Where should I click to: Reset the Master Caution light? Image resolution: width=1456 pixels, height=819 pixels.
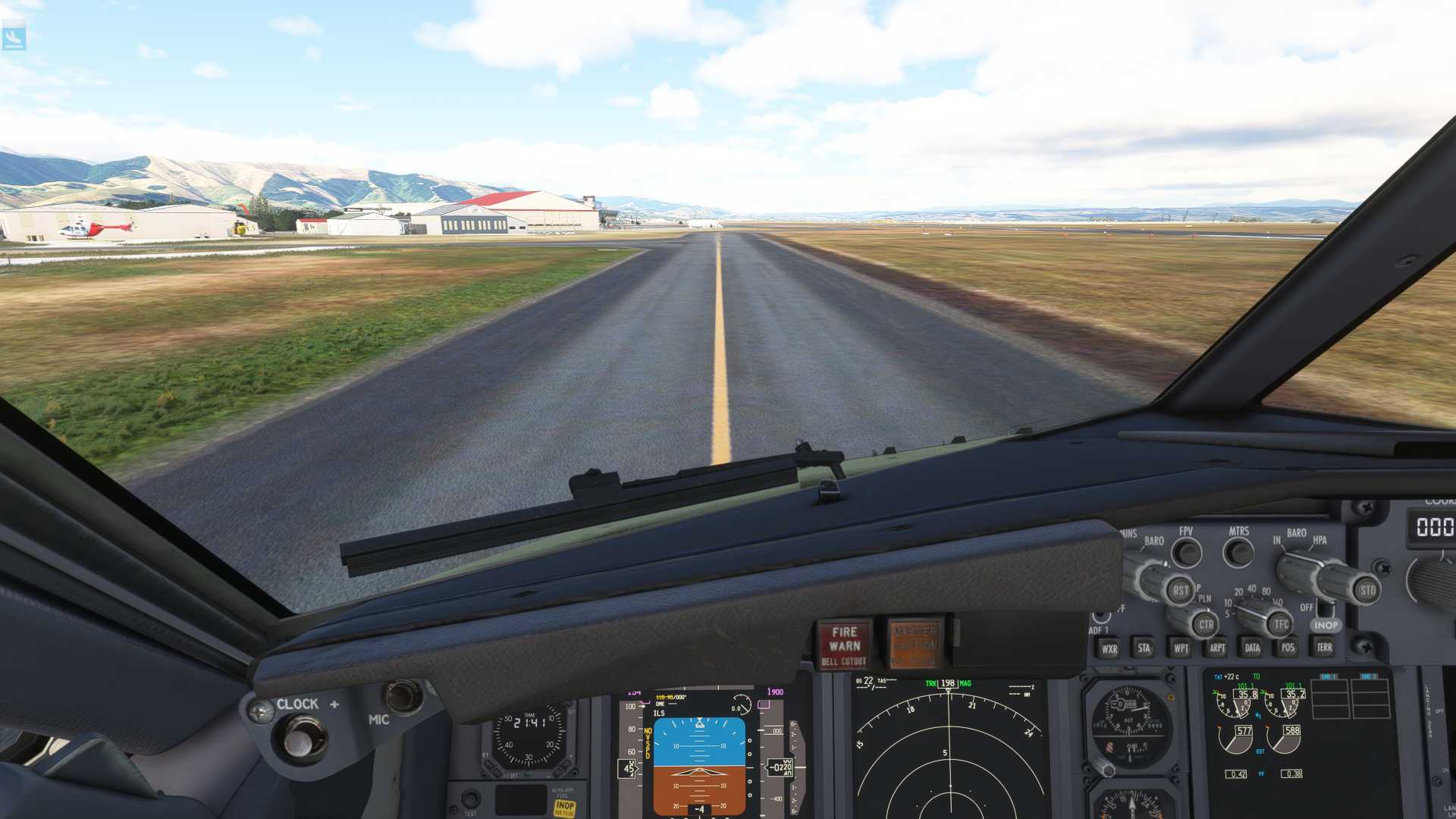[915, 644]
